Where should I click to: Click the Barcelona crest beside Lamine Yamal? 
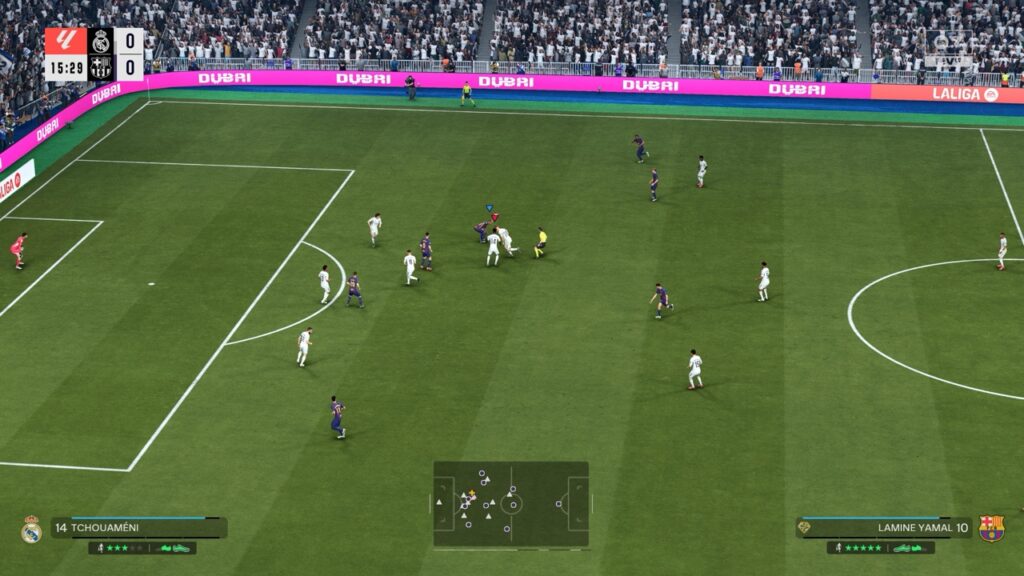[x=991, y=528]
